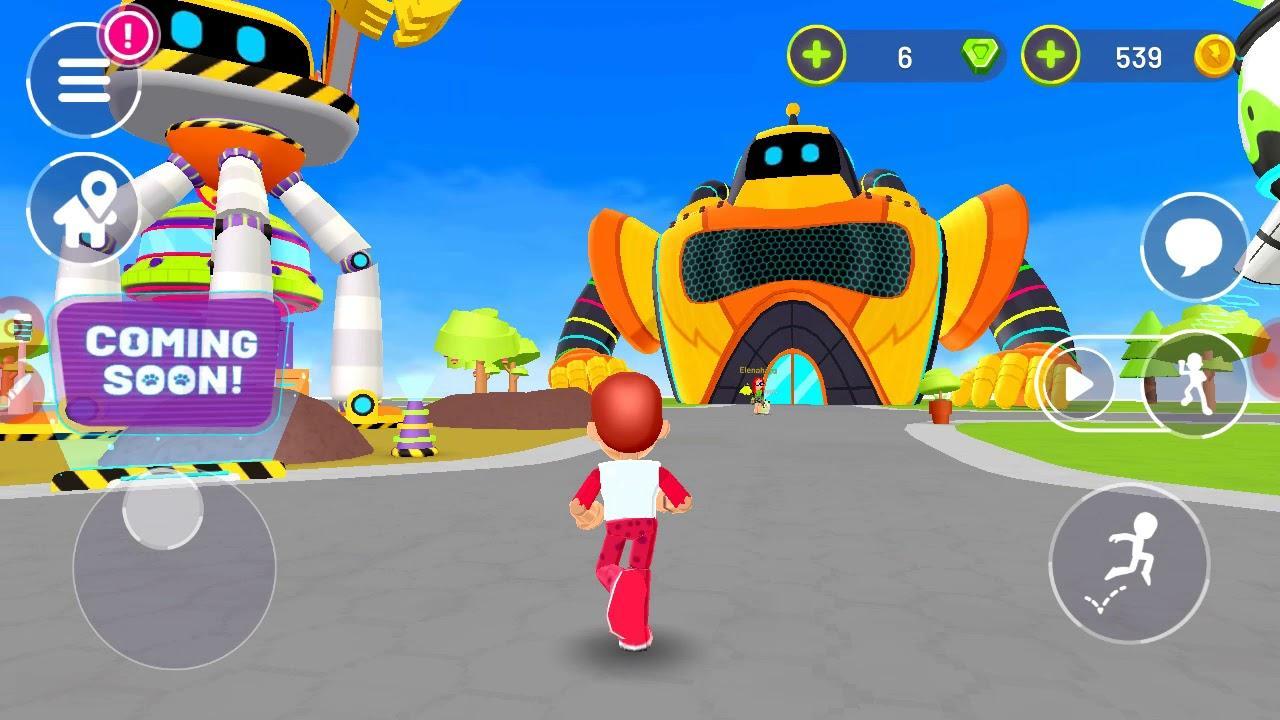
Task: Tap the jump button with leaping stickman
Action: tap(1129, 563)
